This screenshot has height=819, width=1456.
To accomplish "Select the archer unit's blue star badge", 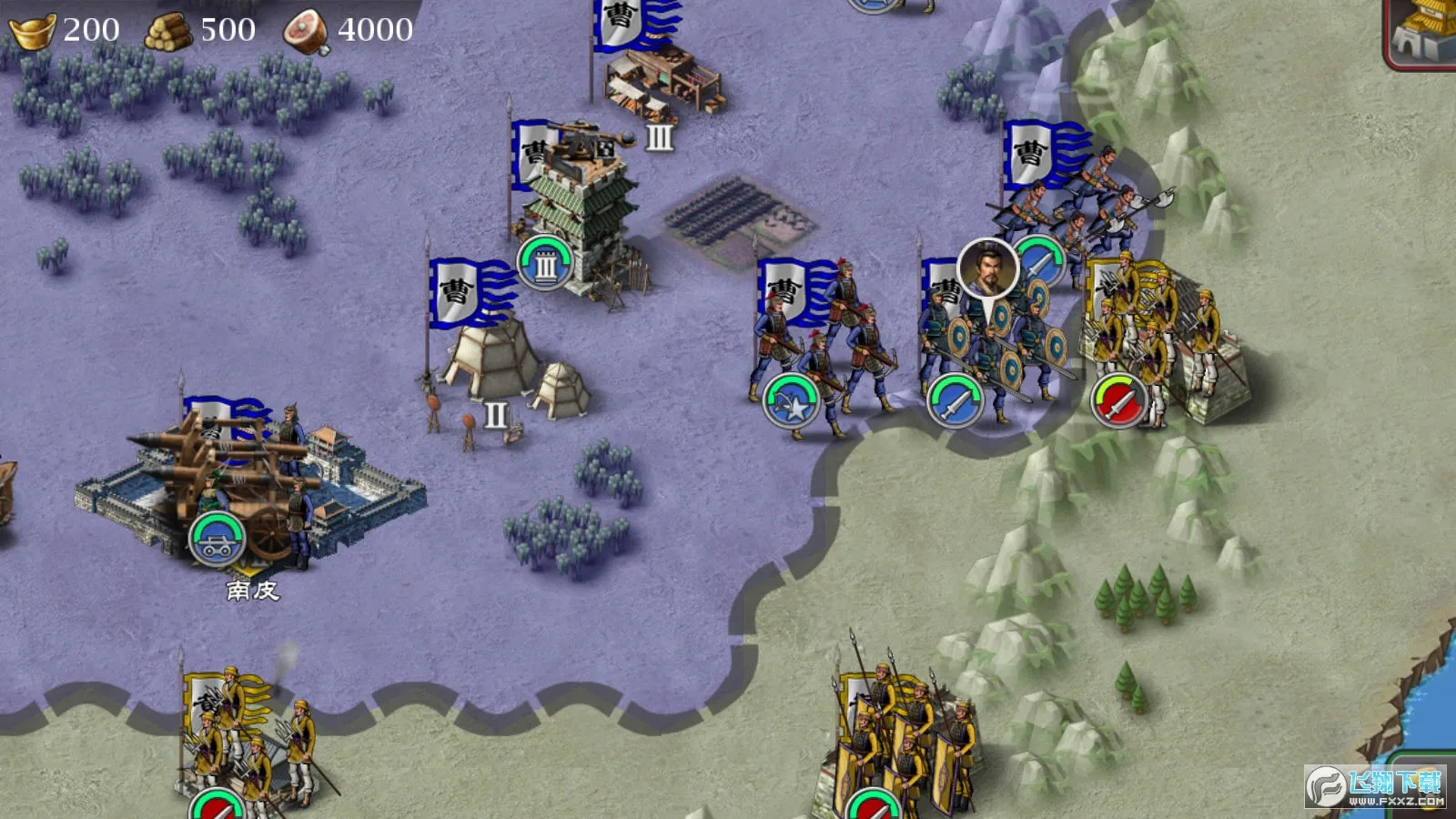I will pyautogui.click(x=791, y=401).
